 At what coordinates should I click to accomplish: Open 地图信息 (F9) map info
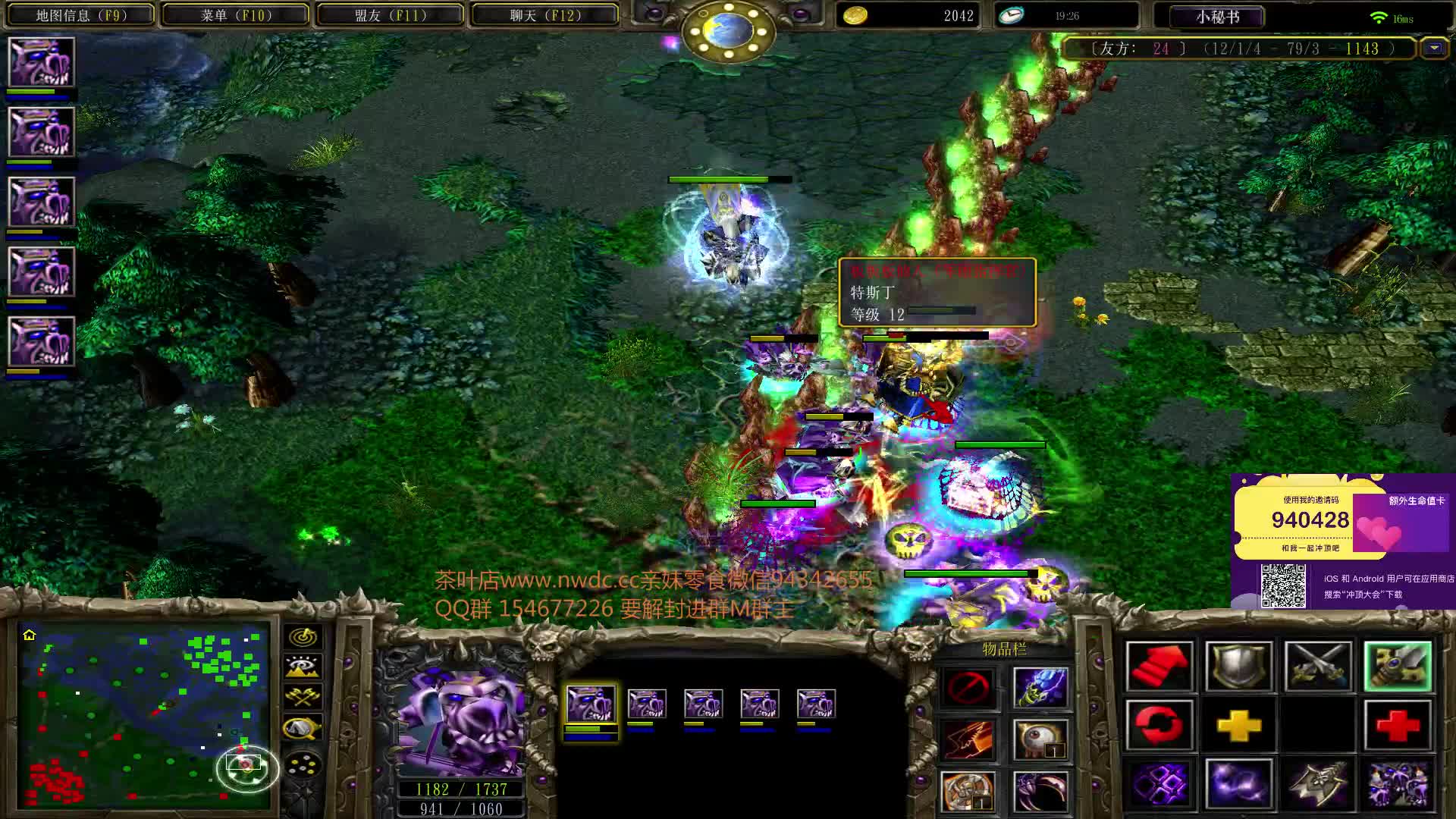click(x=78, y=14)
